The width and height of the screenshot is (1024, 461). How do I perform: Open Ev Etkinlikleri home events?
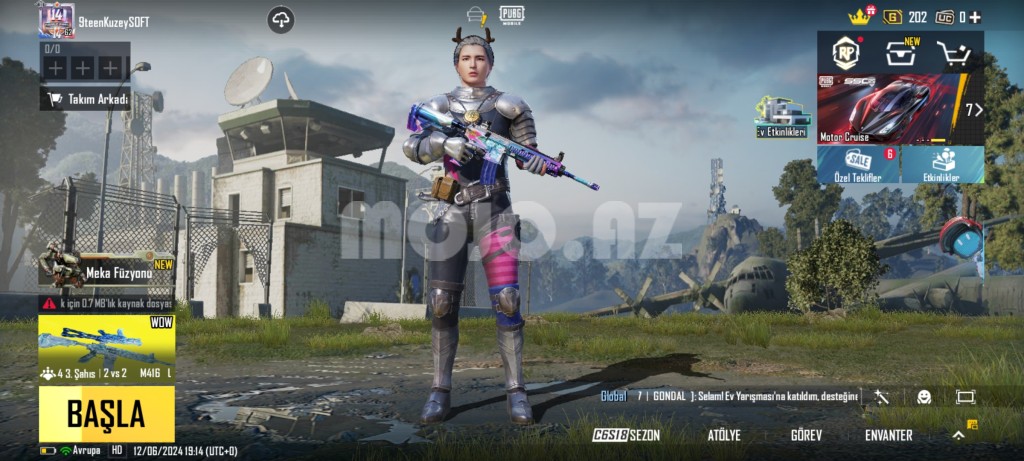pyautogui.click(x=781, y=118)
